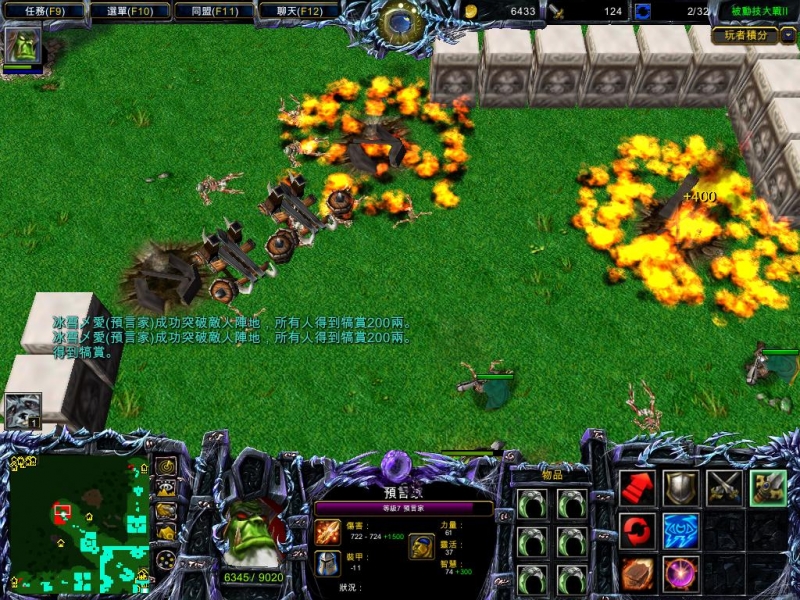Click the shield command icon
The width and height of the screenshot is (800, 600).
pyautogui.click(x=681, y=487)
